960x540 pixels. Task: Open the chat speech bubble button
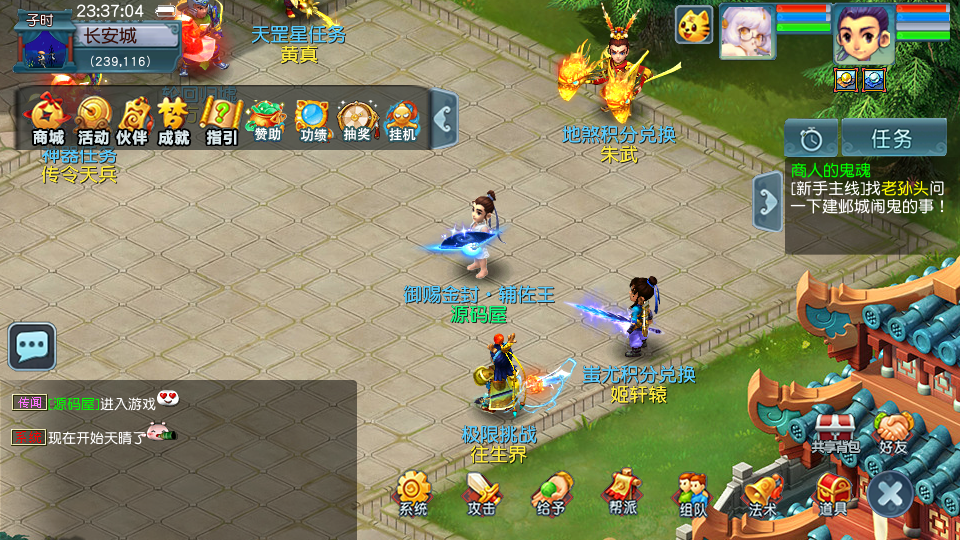pos(32,346)
